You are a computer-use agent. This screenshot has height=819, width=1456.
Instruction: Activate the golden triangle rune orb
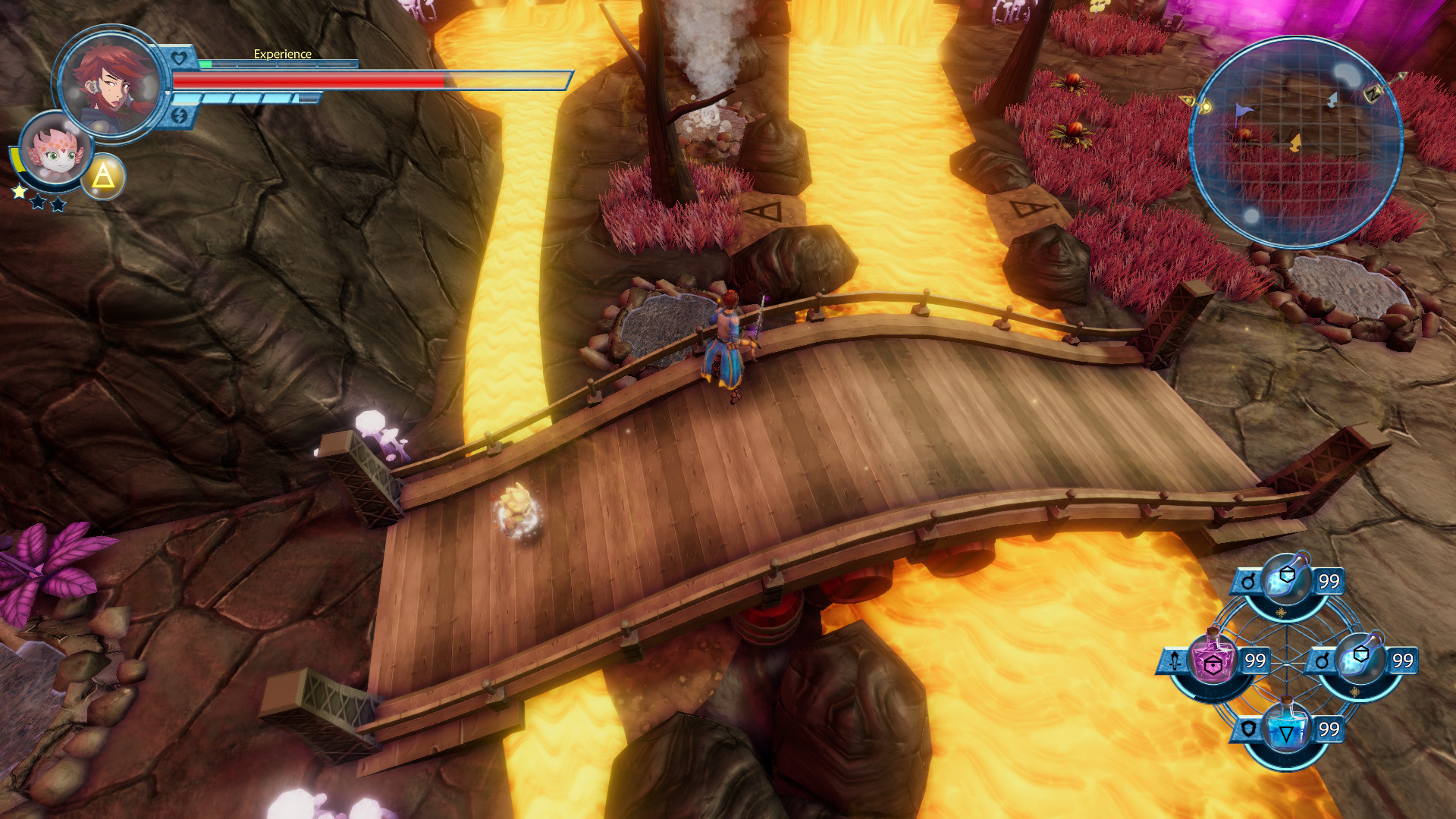pos(103,177)
